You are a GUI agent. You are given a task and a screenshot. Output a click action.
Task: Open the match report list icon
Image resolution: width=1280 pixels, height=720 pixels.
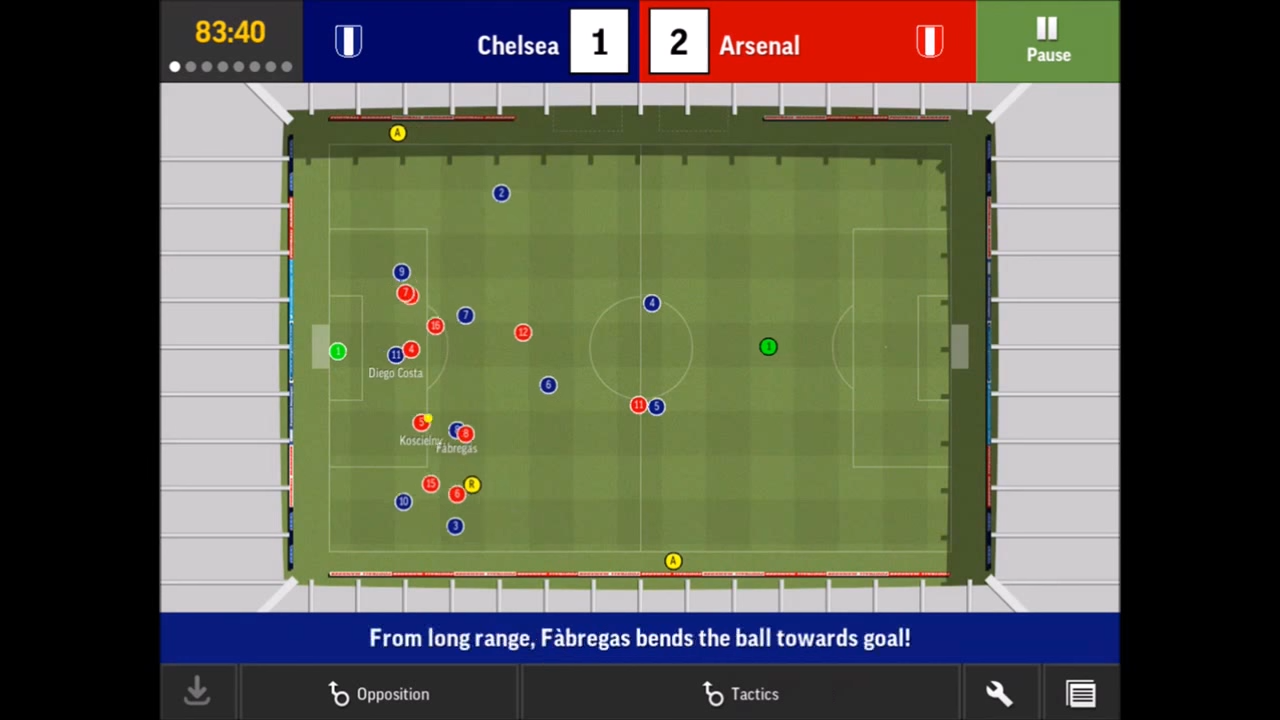click(1081, 692)
